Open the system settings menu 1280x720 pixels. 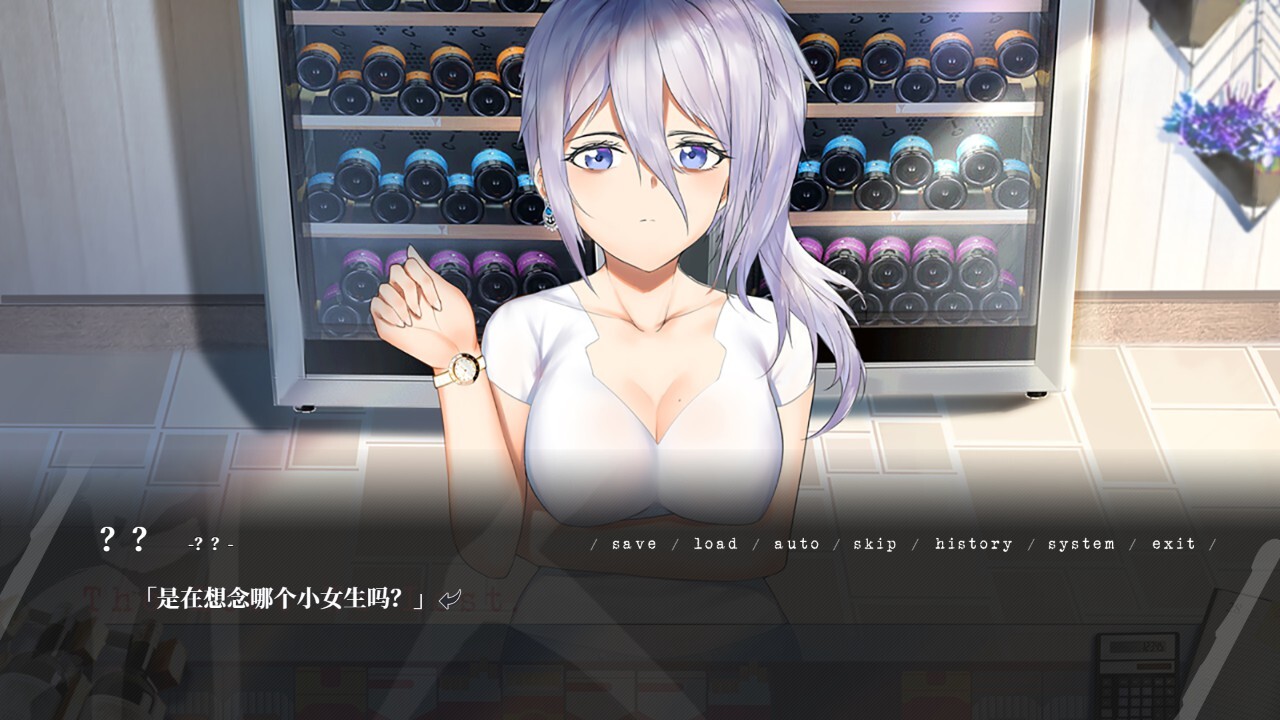coord(1082,544)
